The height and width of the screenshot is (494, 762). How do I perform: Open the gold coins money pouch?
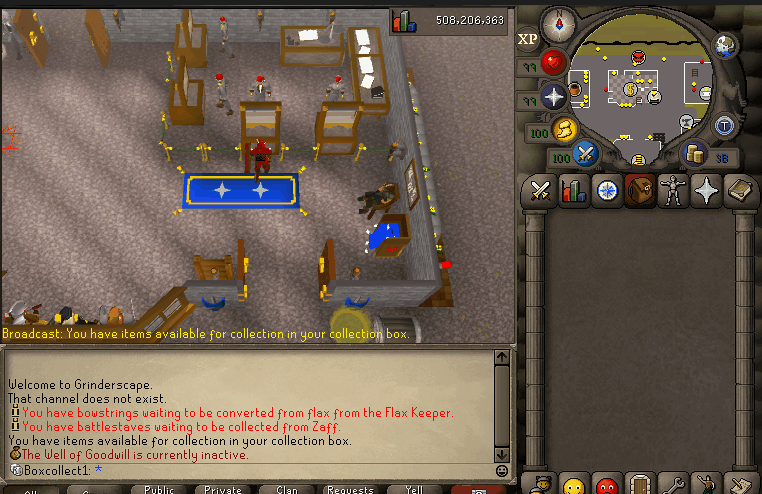(692, 153)
